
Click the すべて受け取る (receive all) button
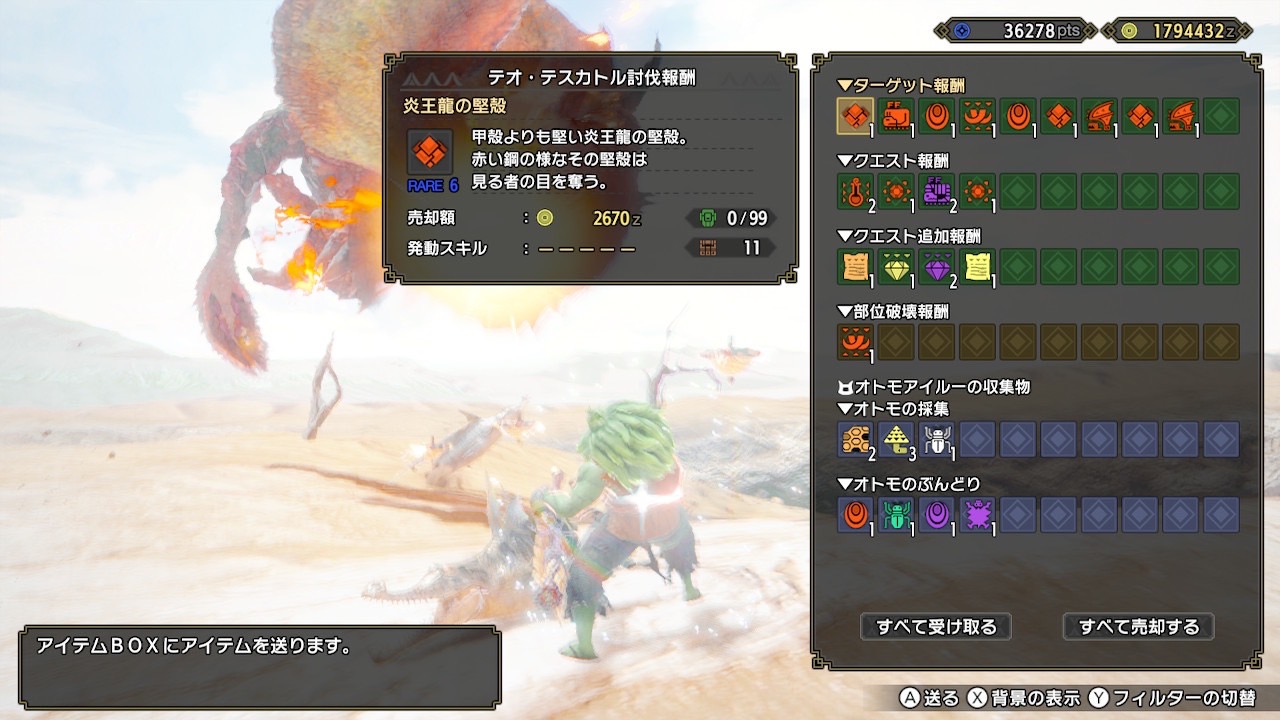click(936, 627)
